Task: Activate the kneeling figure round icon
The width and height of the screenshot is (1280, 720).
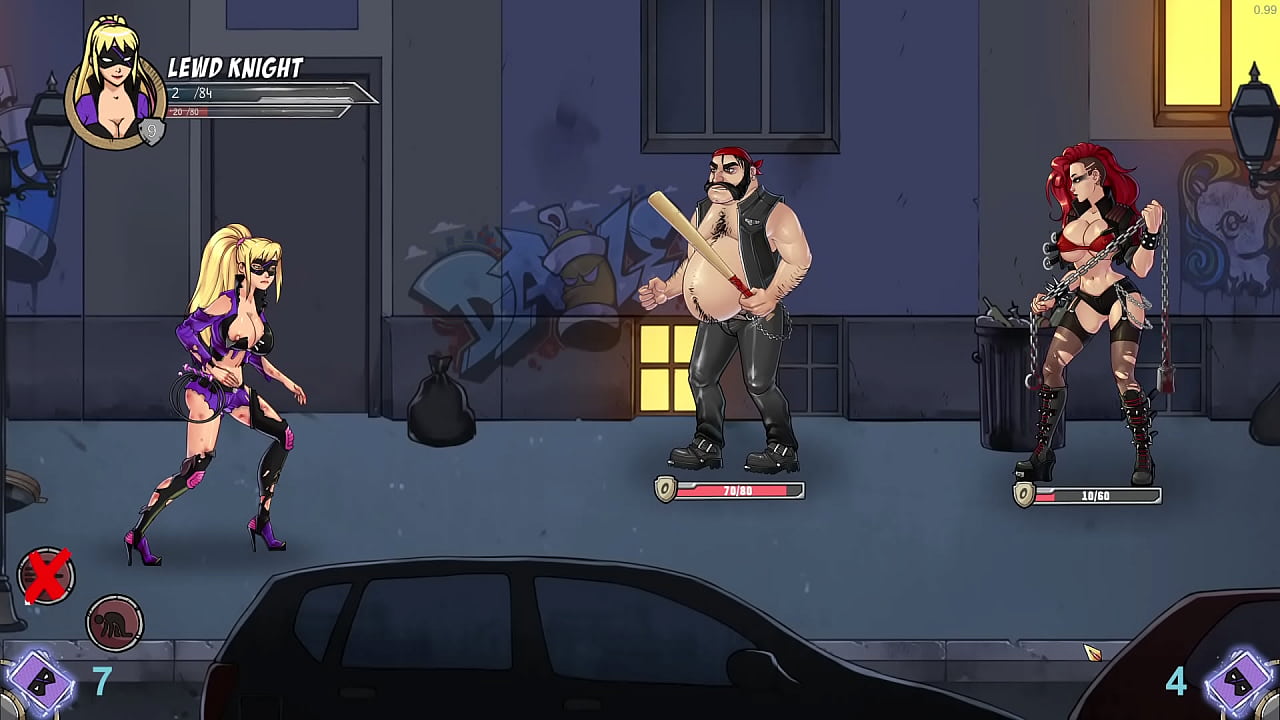Action: pos(115,623)
